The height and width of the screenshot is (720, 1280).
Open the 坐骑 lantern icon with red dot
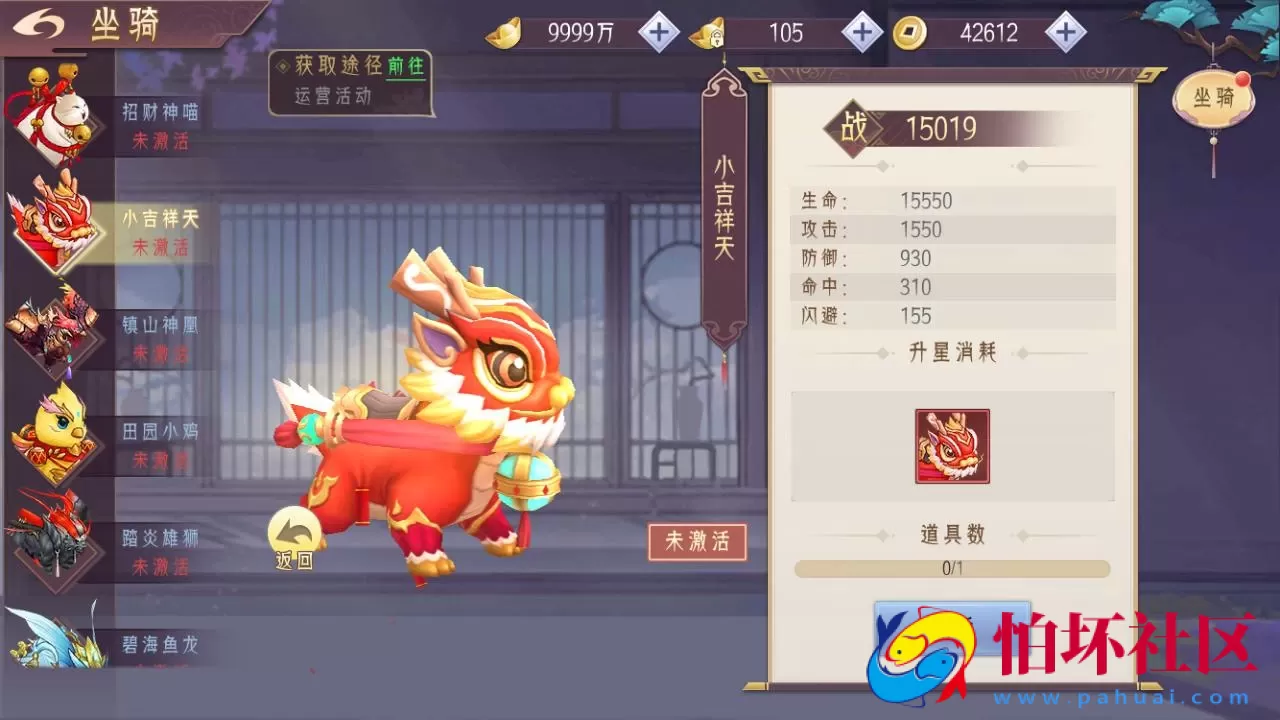point(1213,97)
